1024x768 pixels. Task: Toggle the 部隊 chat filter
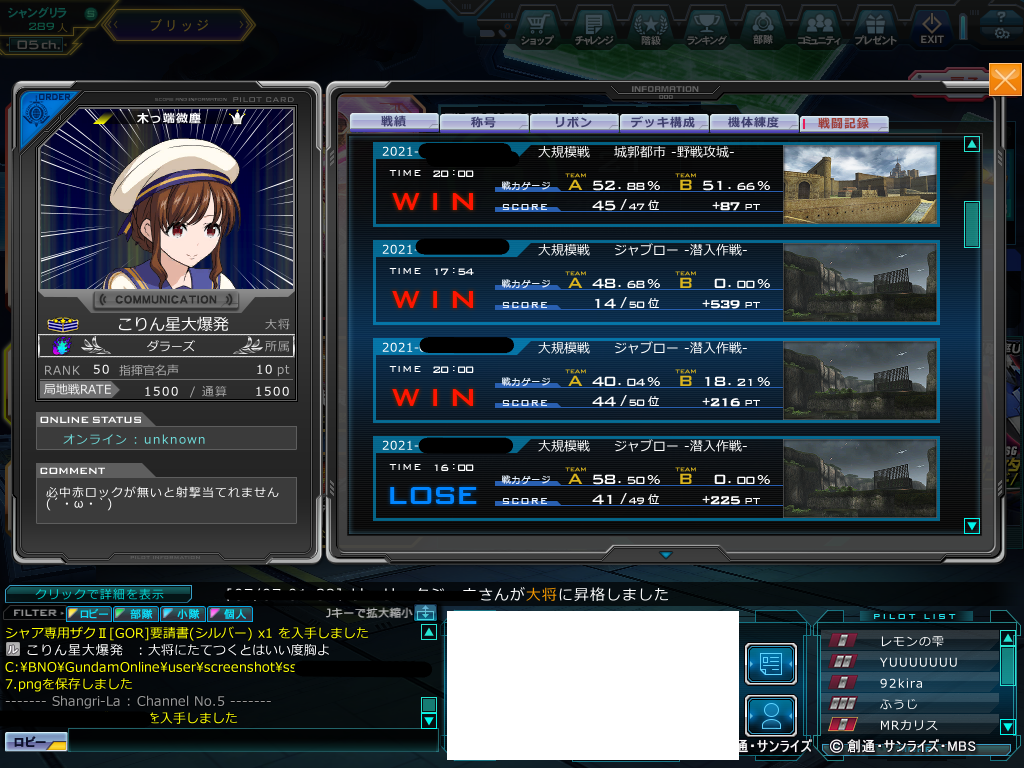point(134,613)
